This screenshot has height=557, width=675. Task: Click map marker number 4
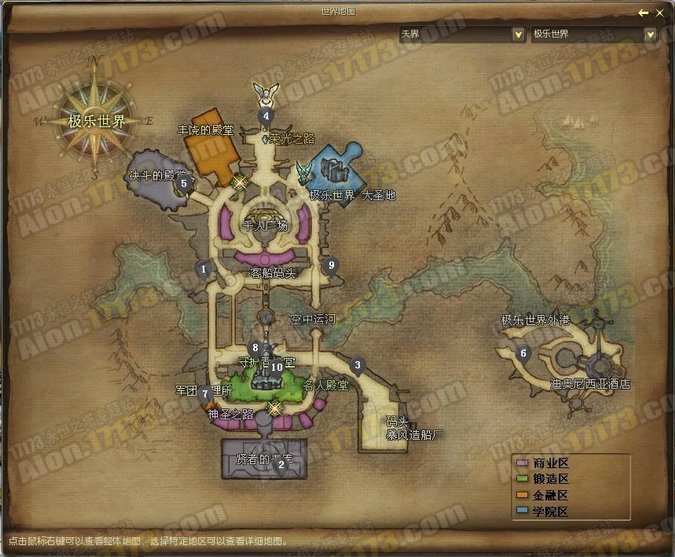[266, 115]
